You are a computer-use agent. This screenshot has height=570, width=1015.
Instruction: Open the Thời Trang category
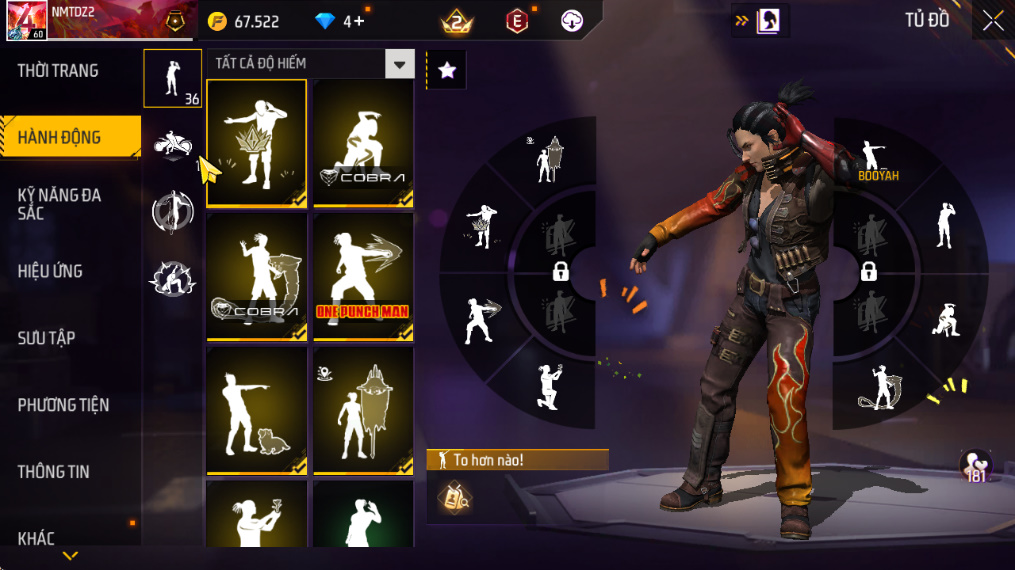(x=58, y=71)
